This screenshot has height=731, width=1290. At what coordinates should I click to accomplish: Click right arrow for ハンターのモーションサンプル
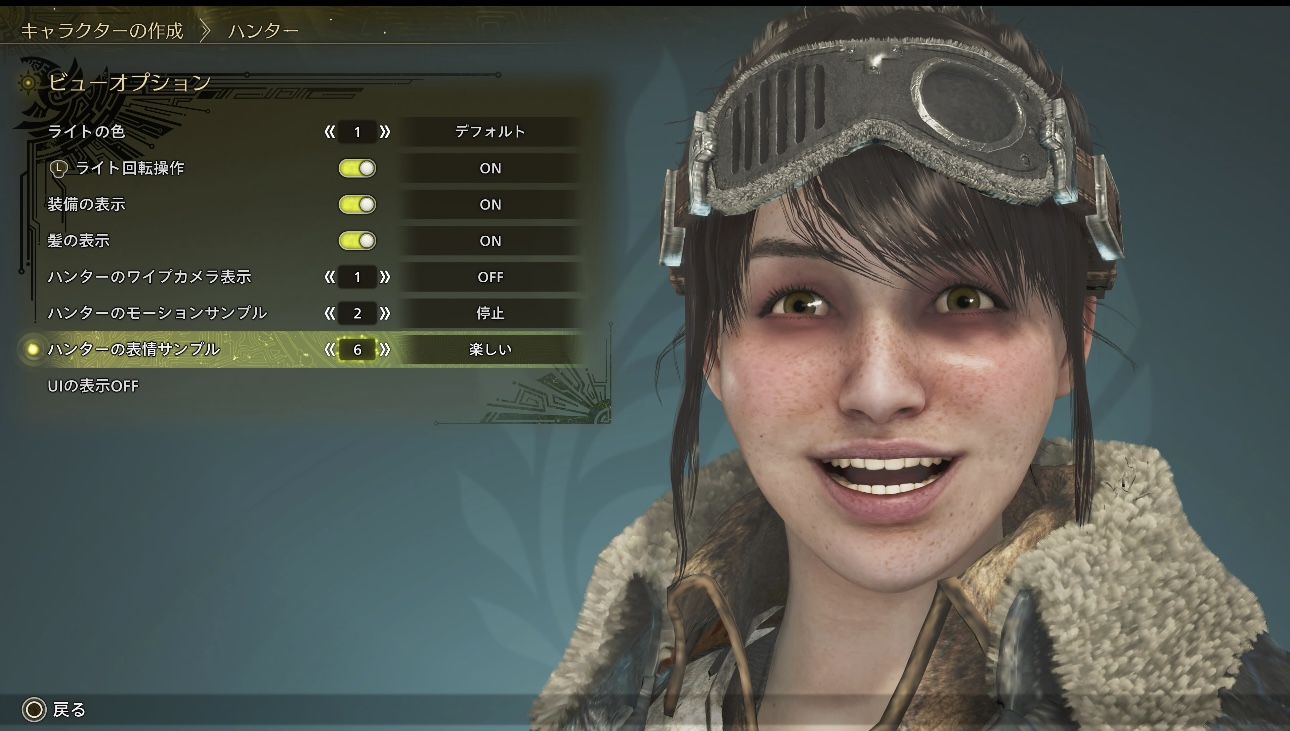coord(385,313)
